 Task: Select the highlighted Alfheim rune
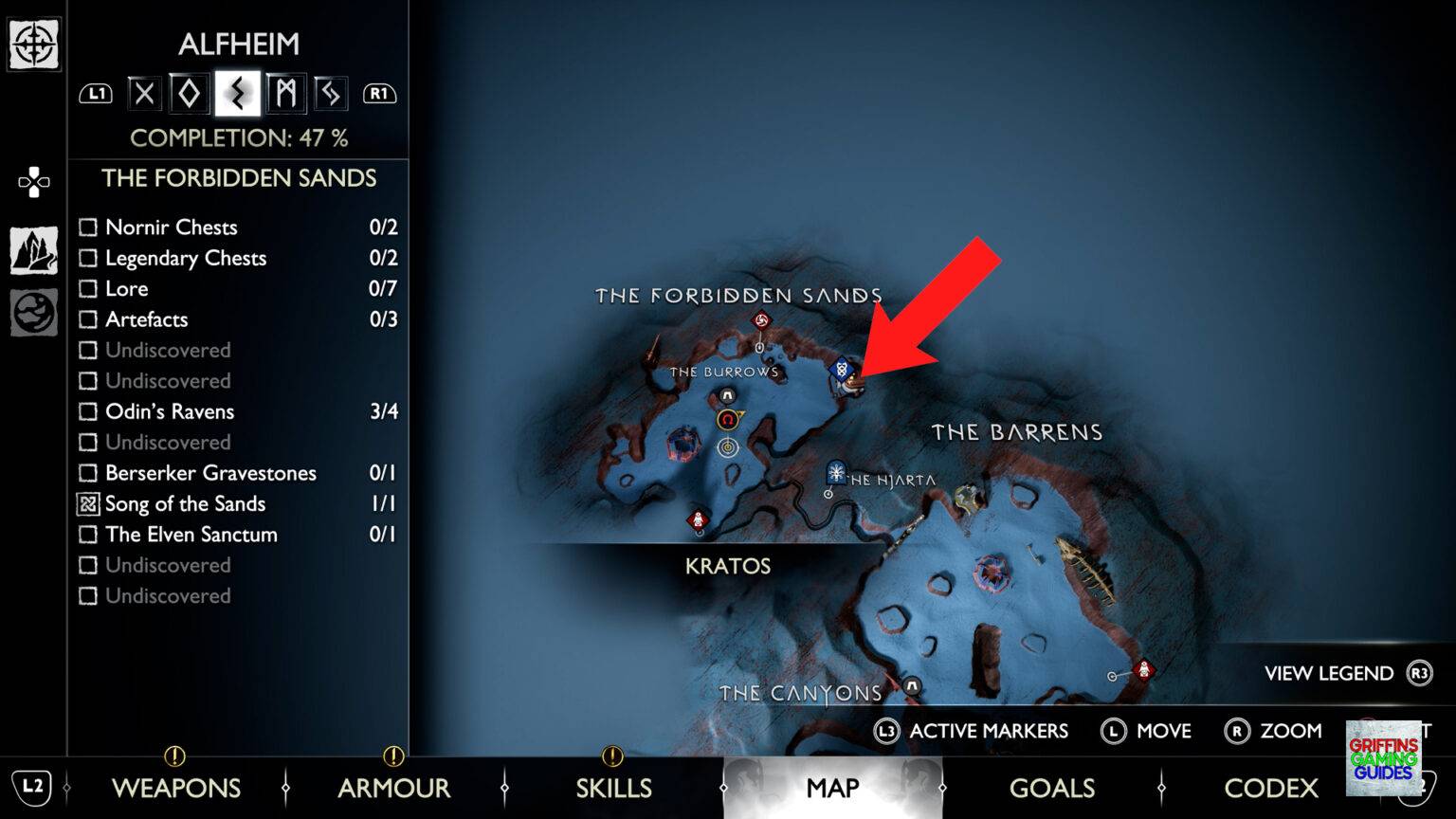236,92
